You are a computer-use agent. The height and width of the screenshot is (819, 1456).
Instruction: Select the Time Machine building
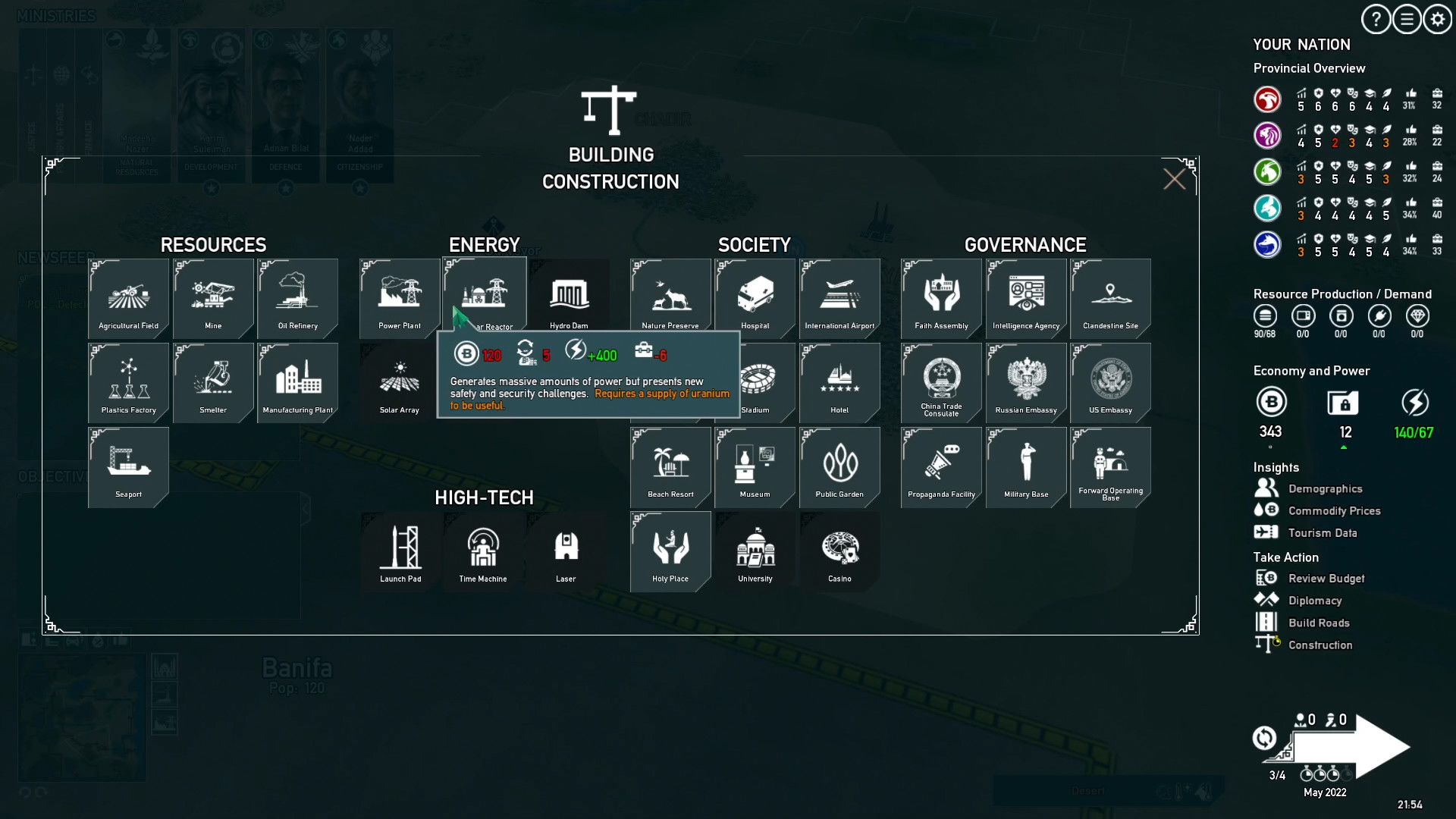(x=483, y=551)
